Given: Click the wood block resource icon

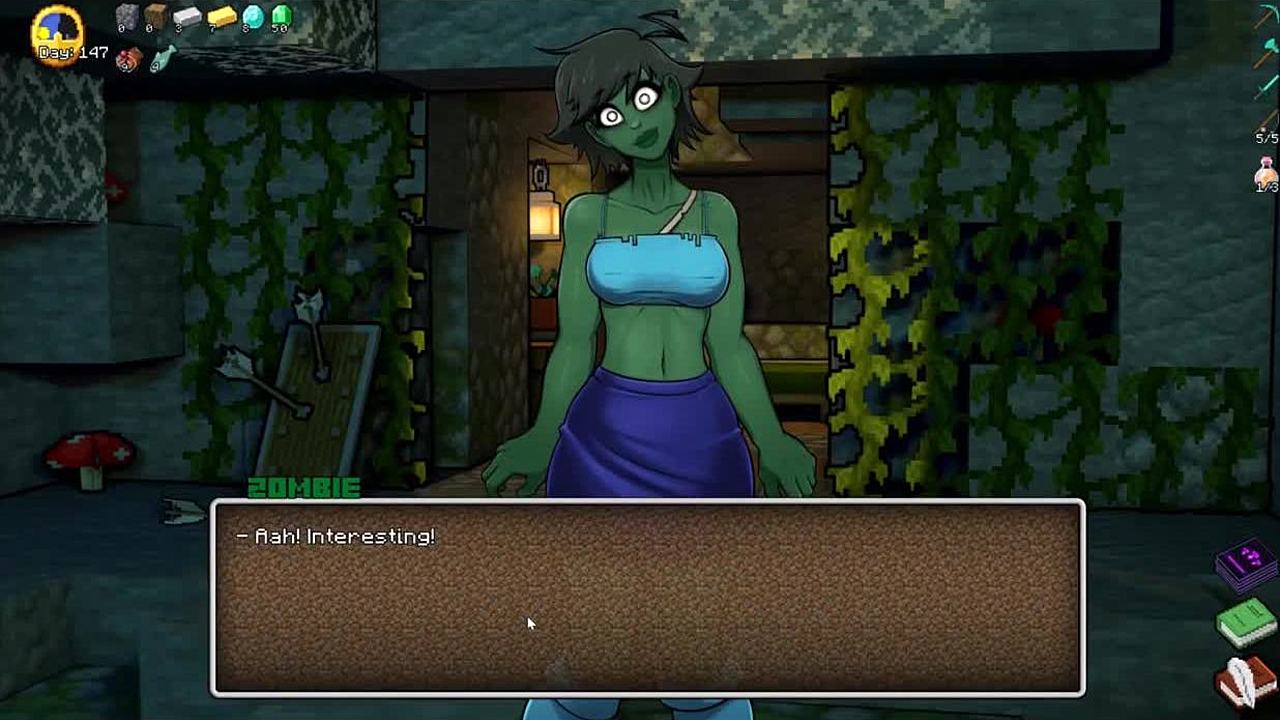Looking at the screenshot, I should pos(155,16).
